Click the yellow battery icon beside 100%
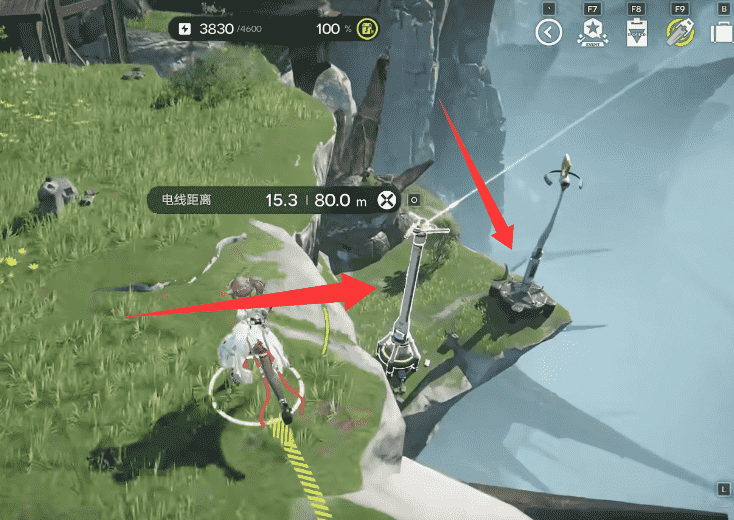The image size is (734, 520). [x=366, y=28]
